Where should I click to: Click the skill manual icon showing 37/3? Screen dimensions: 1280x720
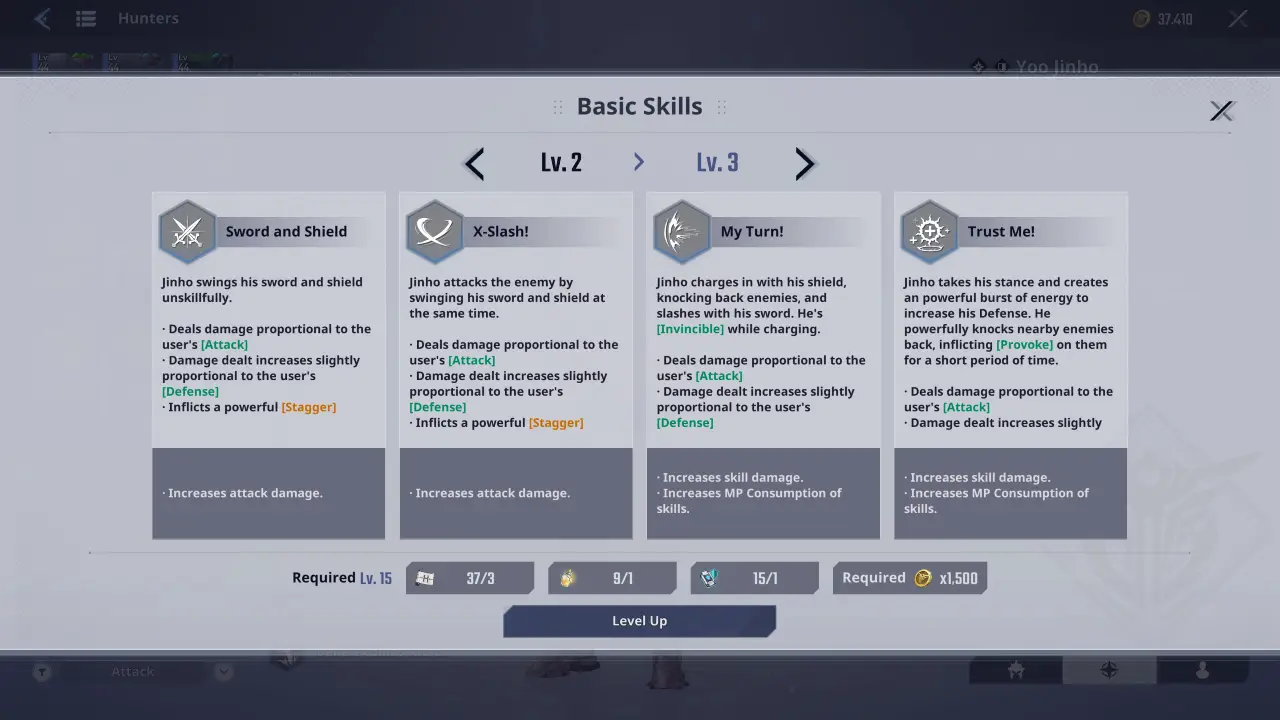pos(424,578)
